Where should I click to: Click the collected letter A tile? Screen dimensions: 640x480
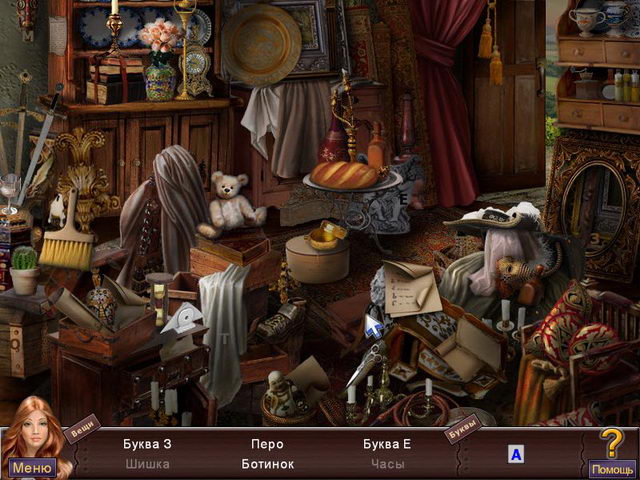[x=516, y=455]
